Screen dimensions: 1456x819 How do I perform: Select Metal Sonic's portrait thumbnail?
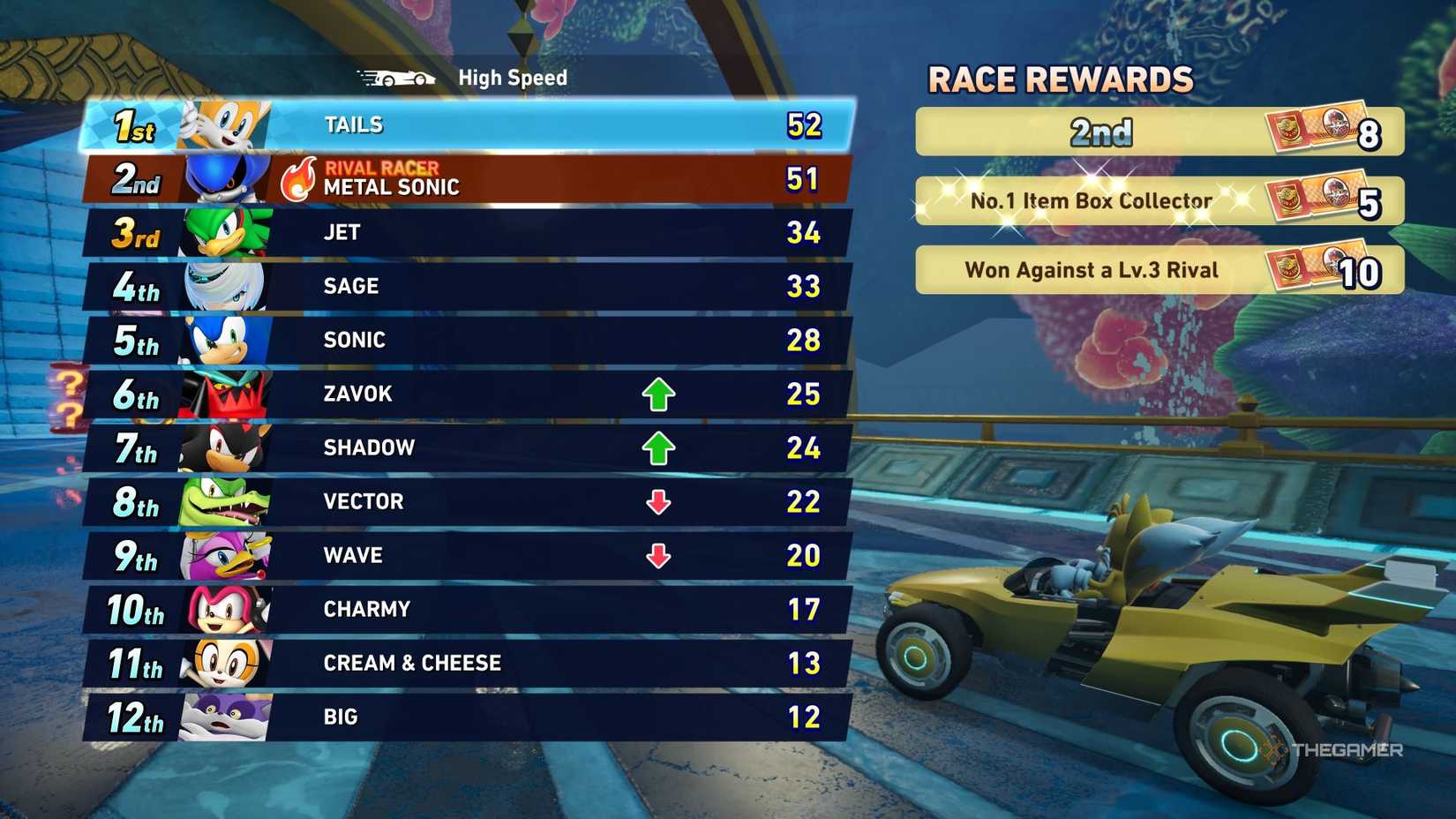(223, 178)
